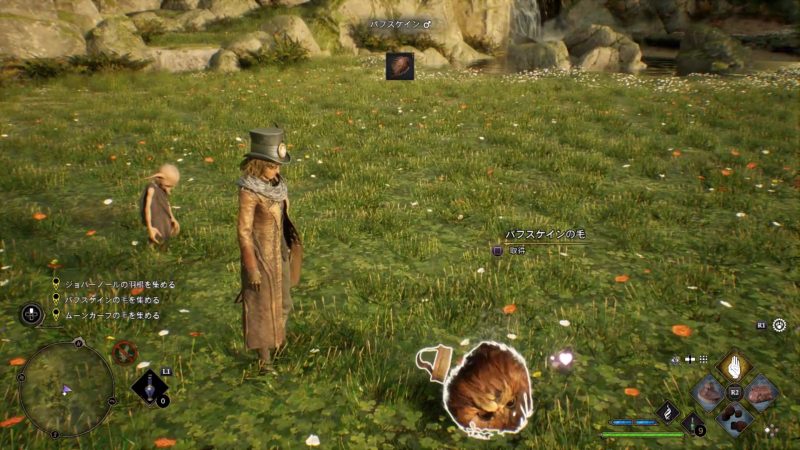Choose the left beast item slot
The image size is (800, 450).
pyautogui.click(x=709, y=392)
